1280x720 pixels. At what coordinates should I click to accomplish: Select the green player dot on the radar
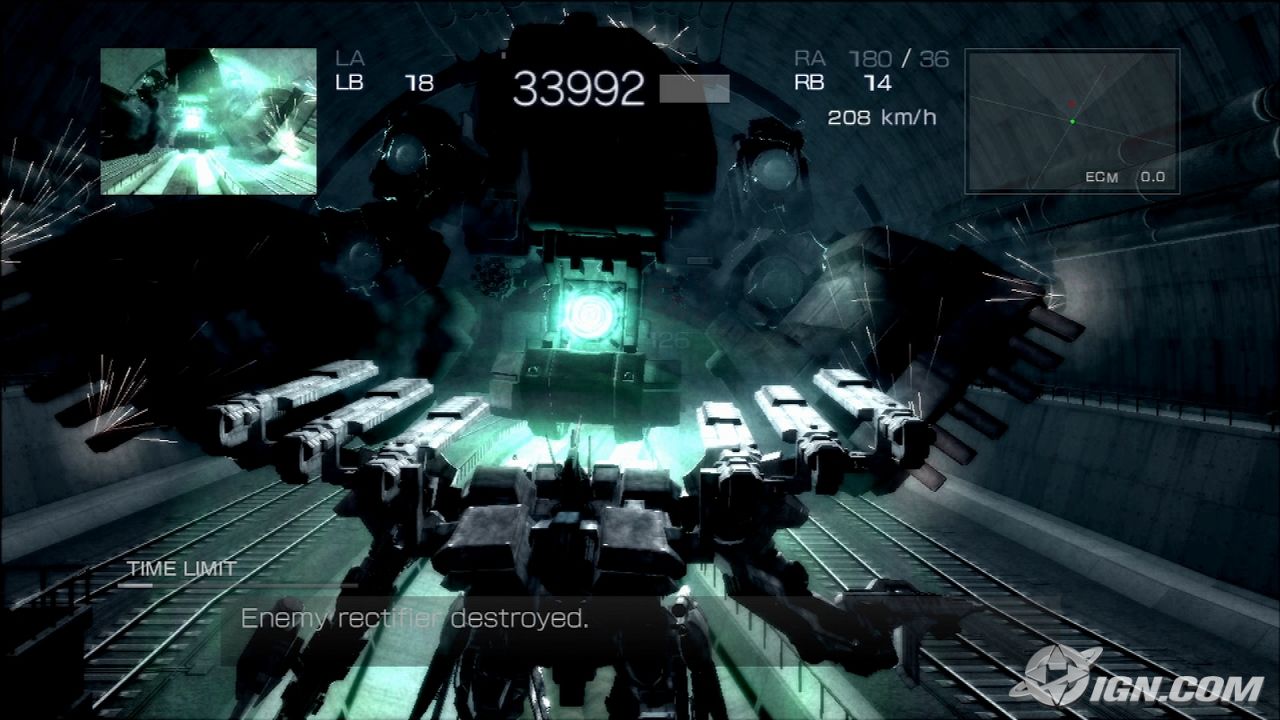click(x=1073, y=122)
